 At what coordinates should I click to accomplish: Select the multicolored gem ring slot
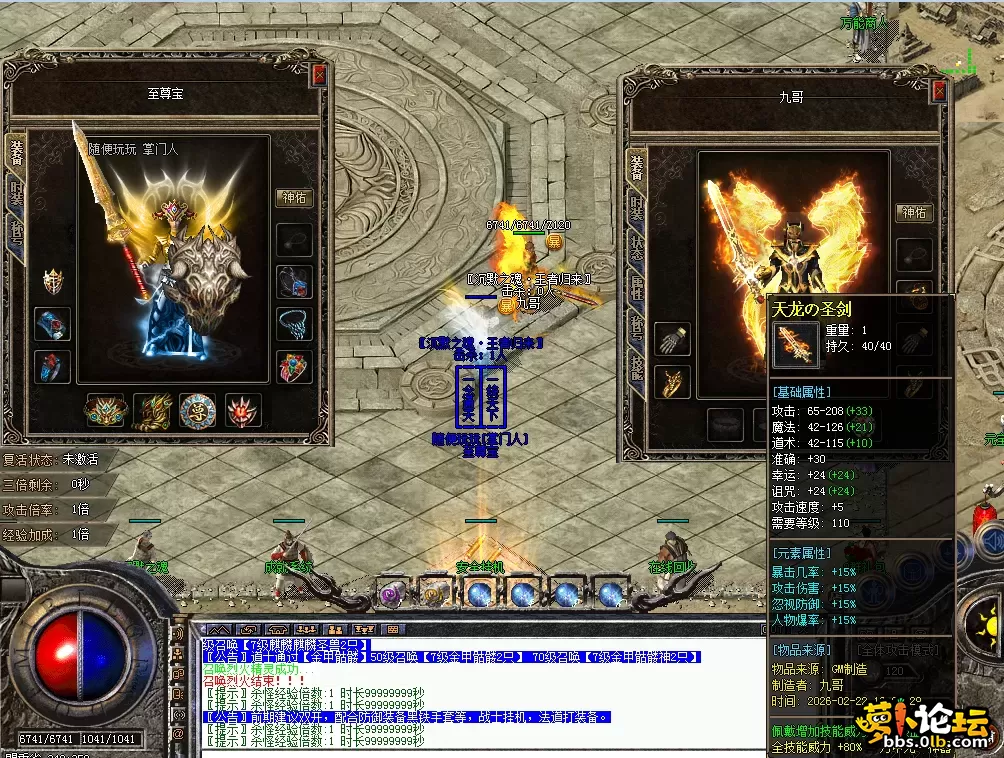[x=295, y=366]
